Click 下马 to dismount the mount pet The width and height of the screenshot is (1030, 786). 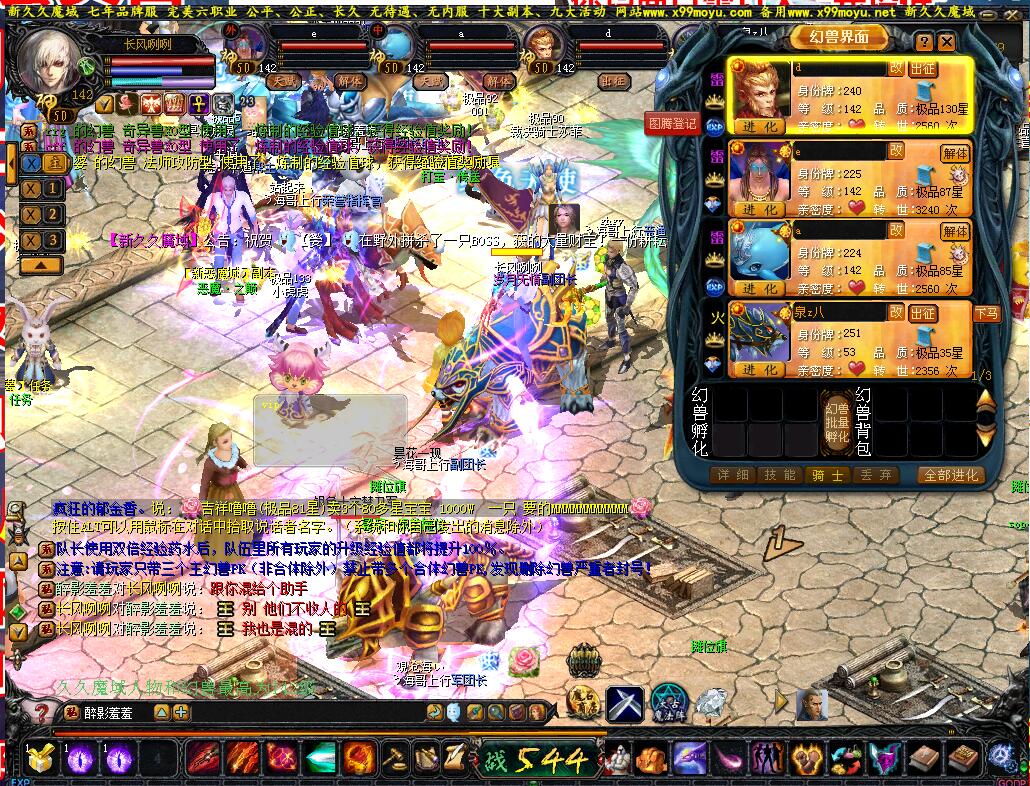pos(957,314)
